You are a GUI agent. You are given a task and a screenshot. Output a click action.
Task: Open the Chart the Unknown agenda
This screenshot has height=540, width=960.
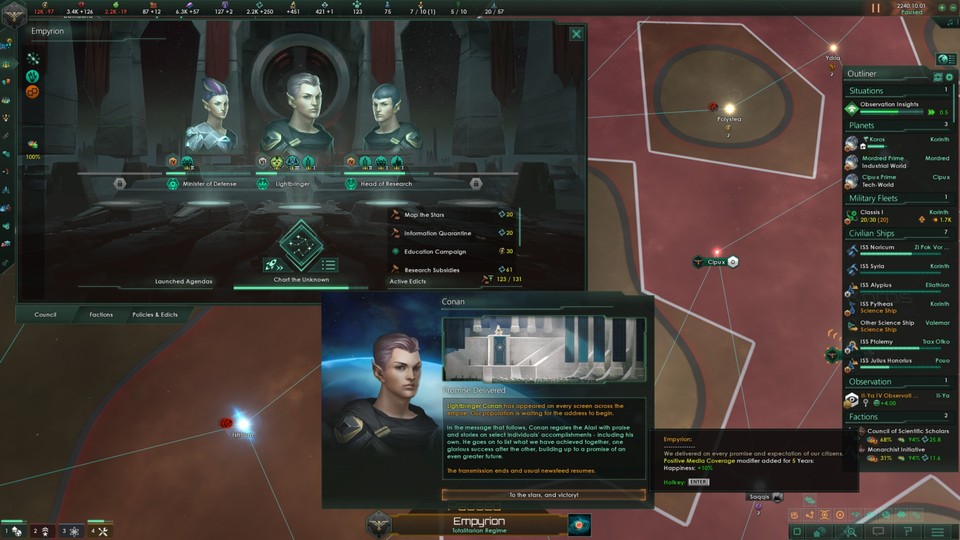(300, 245)
